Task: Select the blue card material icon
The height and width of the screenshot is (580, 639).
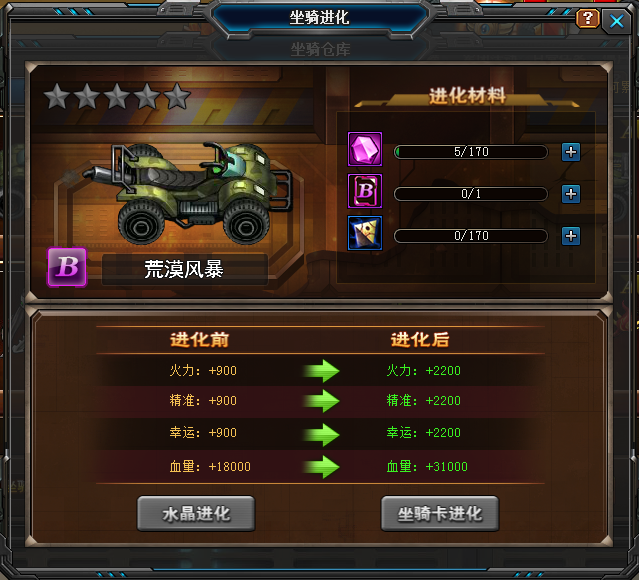Action: tap(364, 233)
